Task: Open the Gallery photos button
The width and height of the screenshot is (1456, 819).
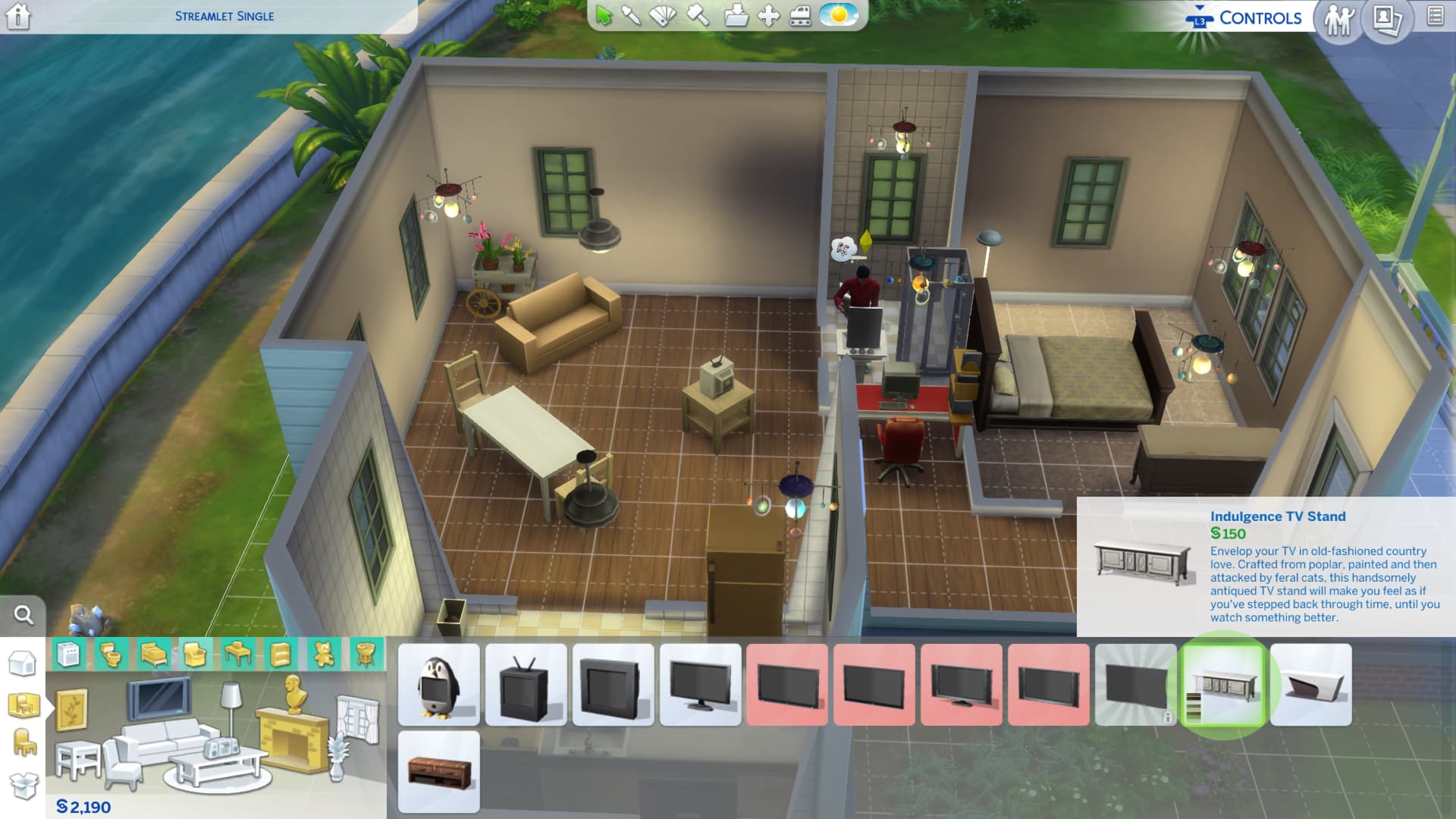Action: click(x=1387, y=19)
